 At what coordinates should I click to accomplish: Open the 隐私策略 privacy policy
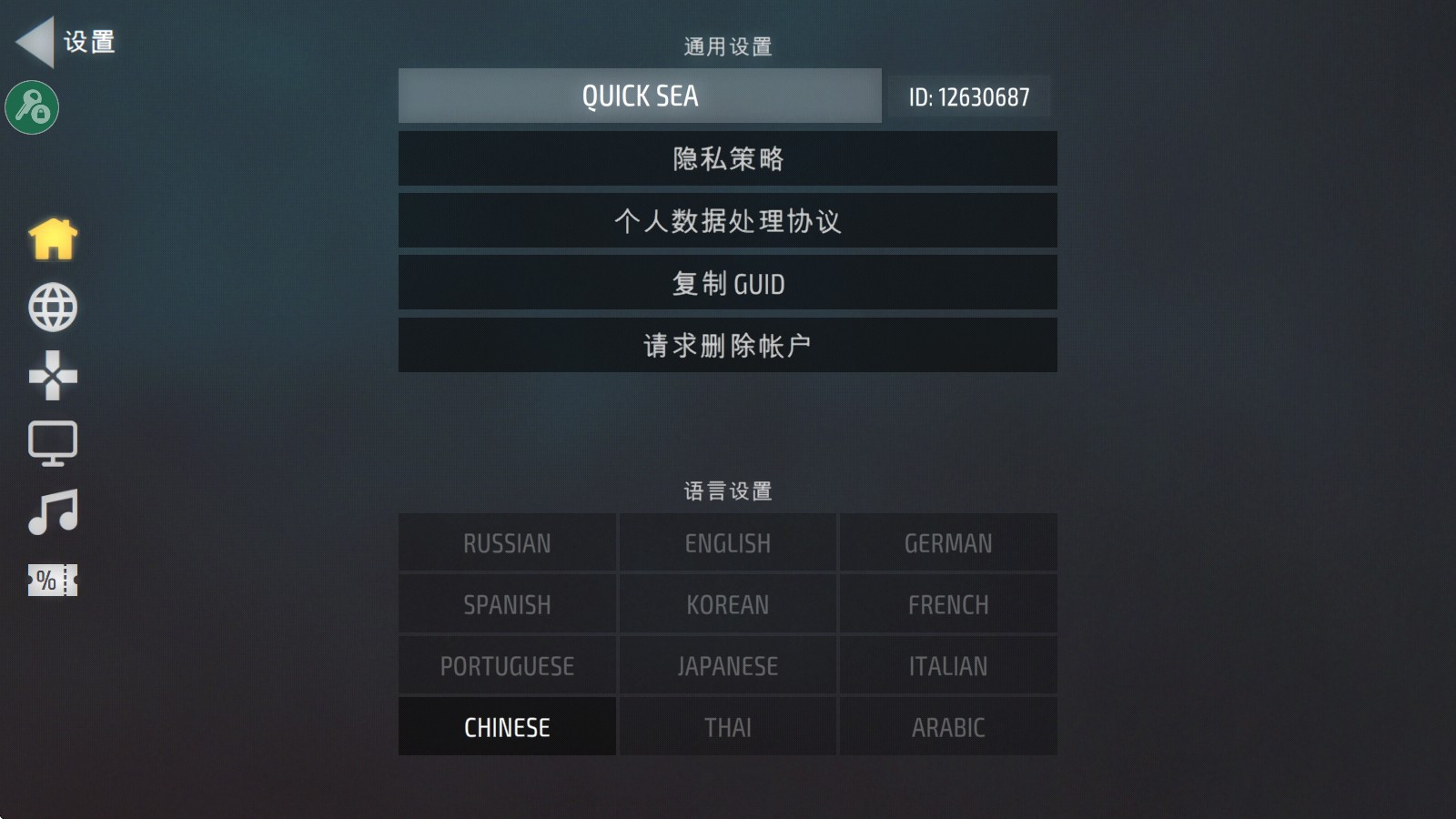pos(726,157)
